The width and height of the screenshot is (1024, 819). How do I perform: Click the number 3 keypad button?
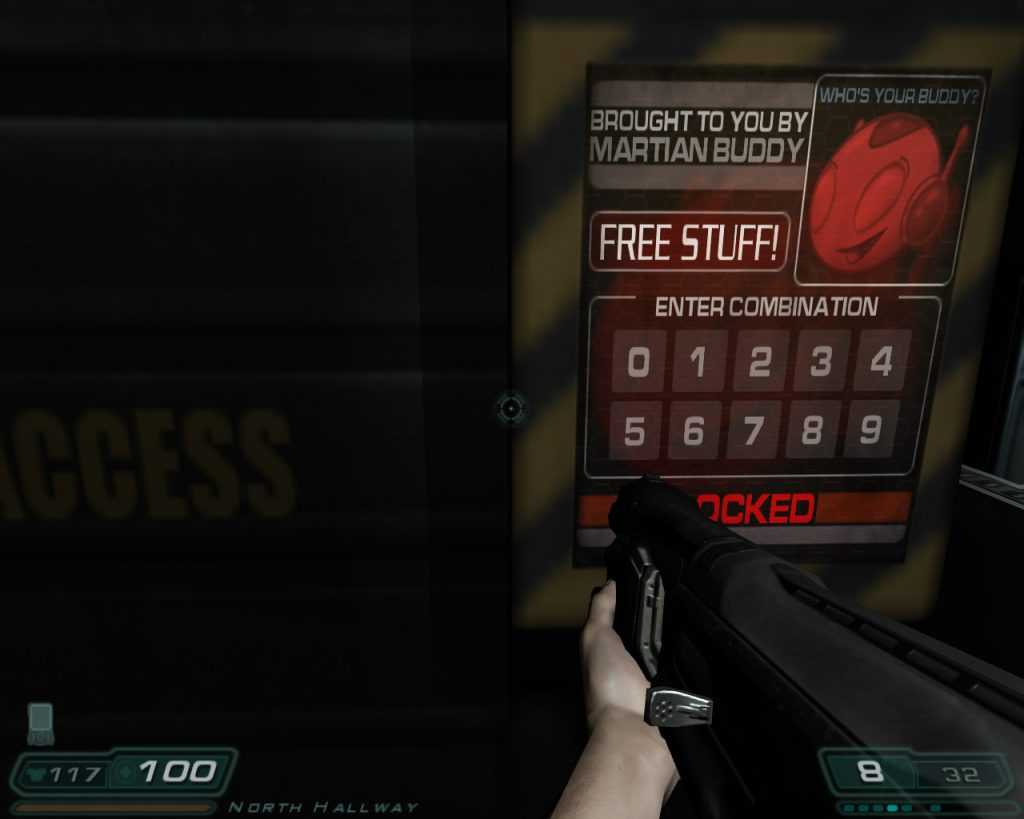pyautogui.click(x=821, y=361)
